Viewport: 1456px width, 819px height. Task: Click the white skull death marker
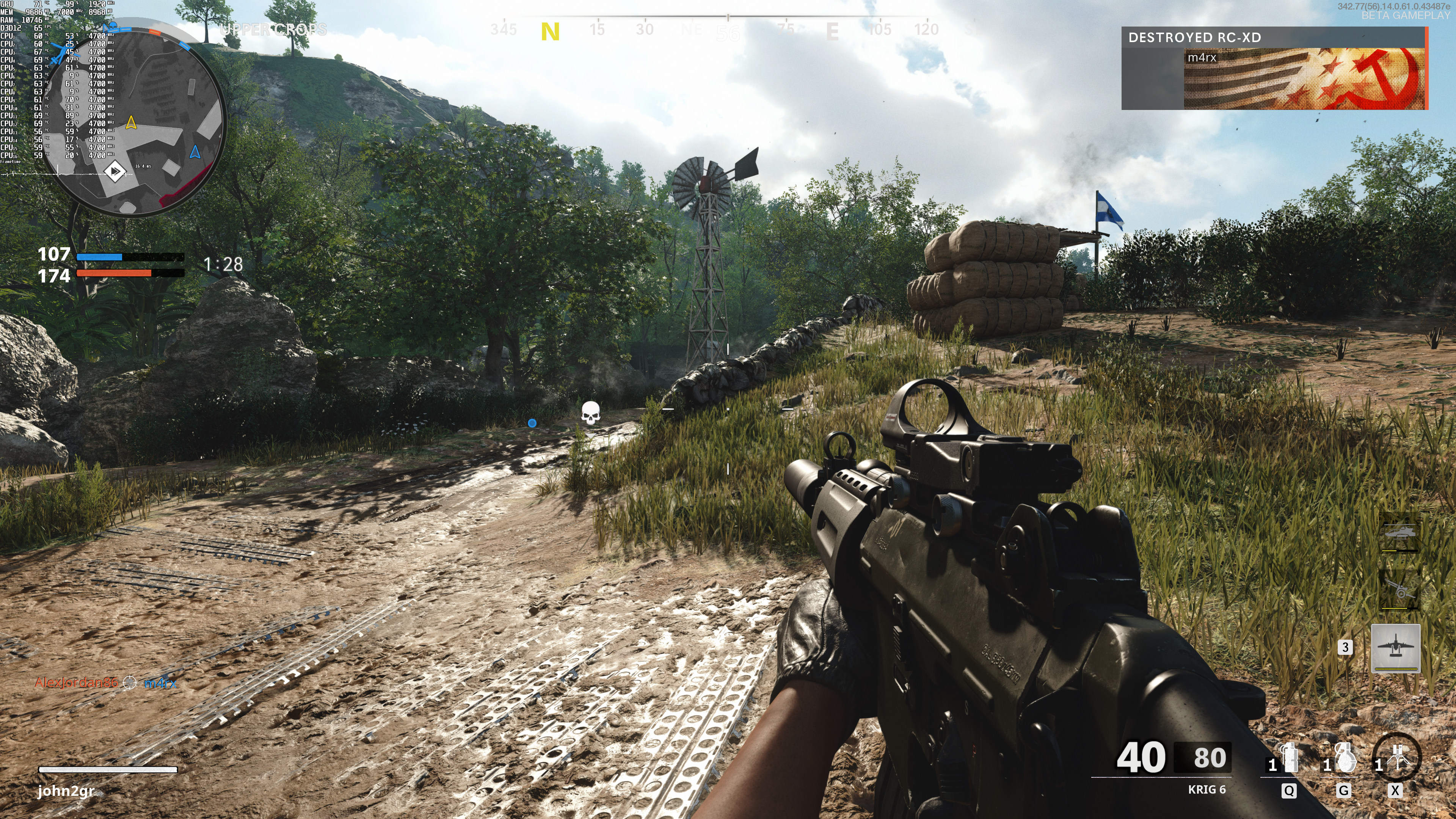590,413
